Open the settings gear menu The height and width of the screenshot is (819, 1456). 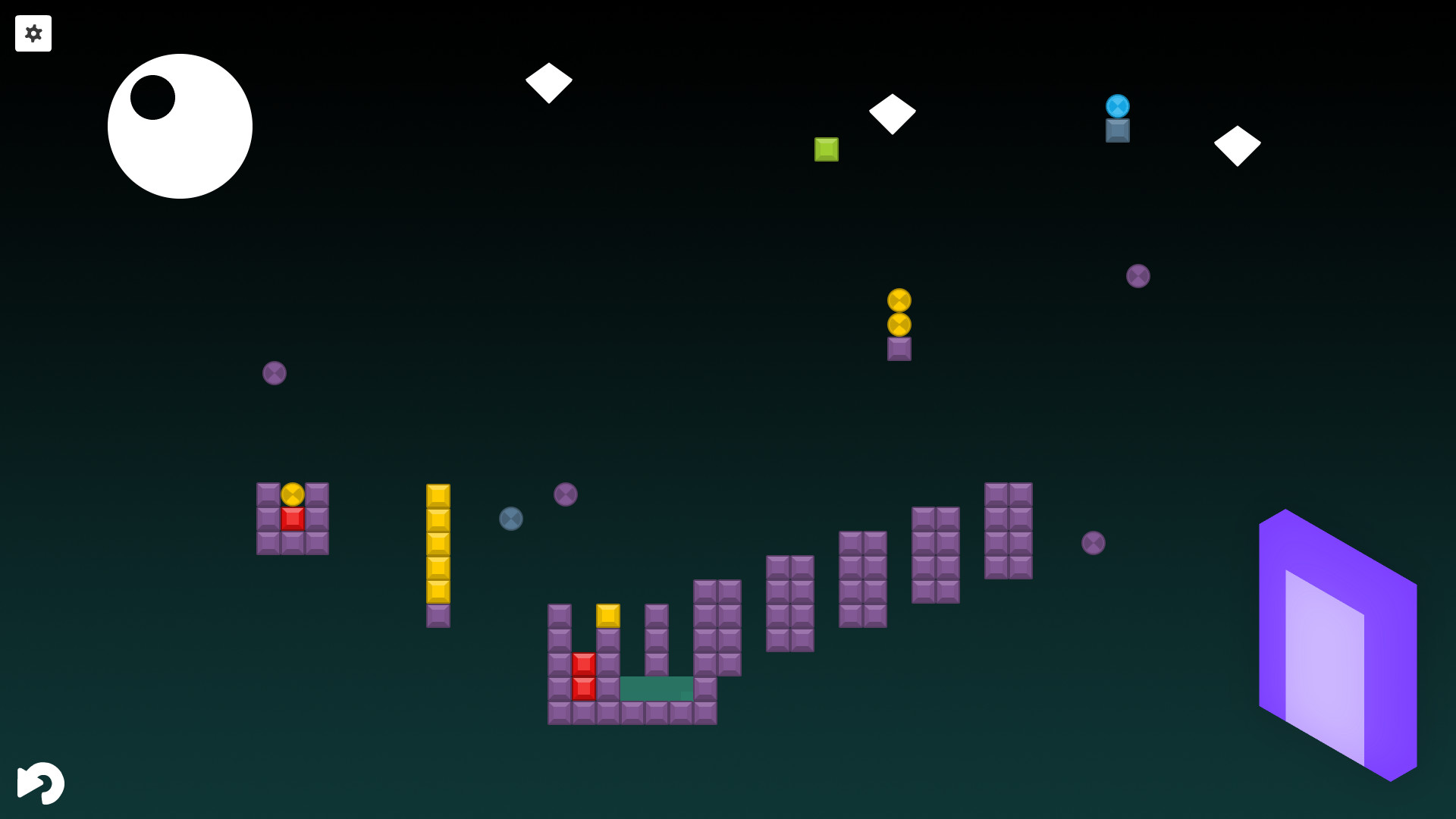[x=33, y=33]
